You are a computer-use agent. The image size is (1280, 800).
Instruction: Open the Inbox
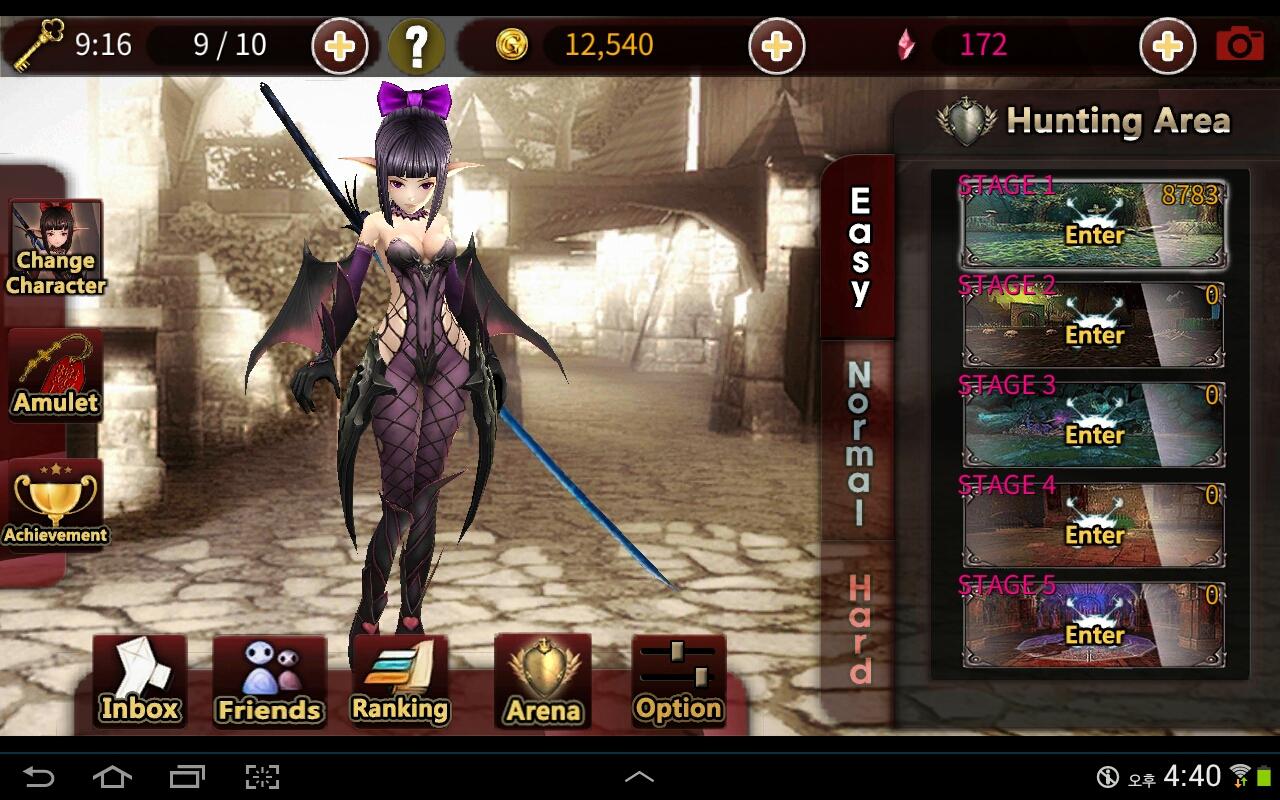(140, 682)
